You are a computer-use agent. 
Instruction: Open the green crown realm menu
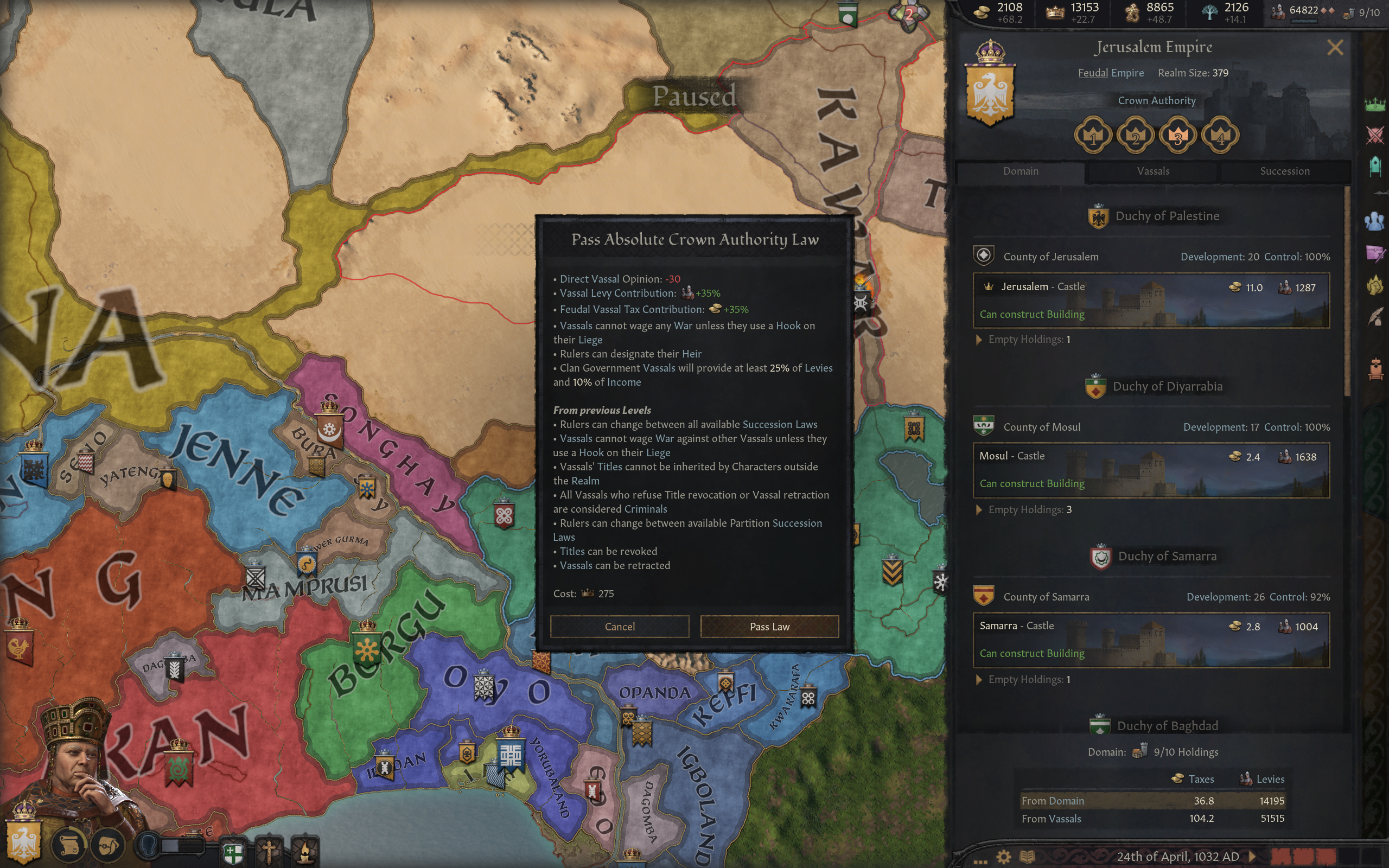pos(1375,105)
